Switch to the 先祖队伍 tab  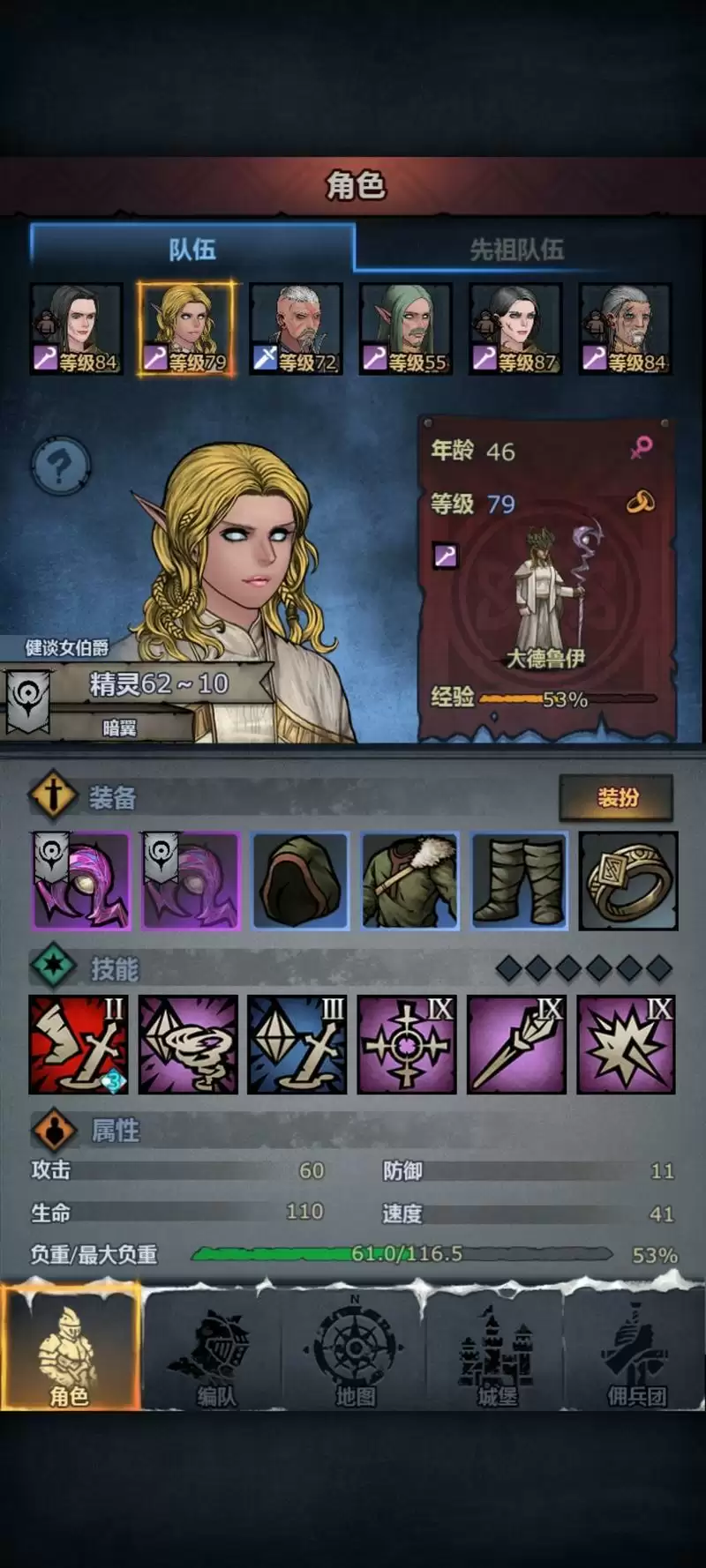click(x=516, y=250)
